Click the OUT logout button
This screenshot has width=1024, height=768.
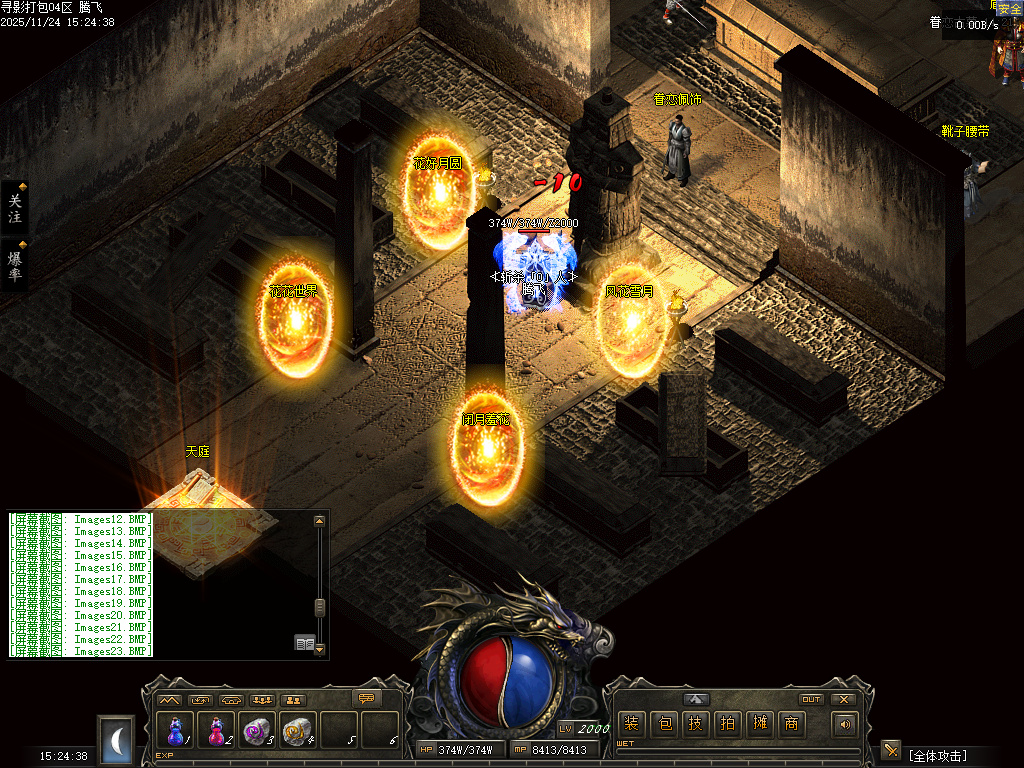(812, 699)
